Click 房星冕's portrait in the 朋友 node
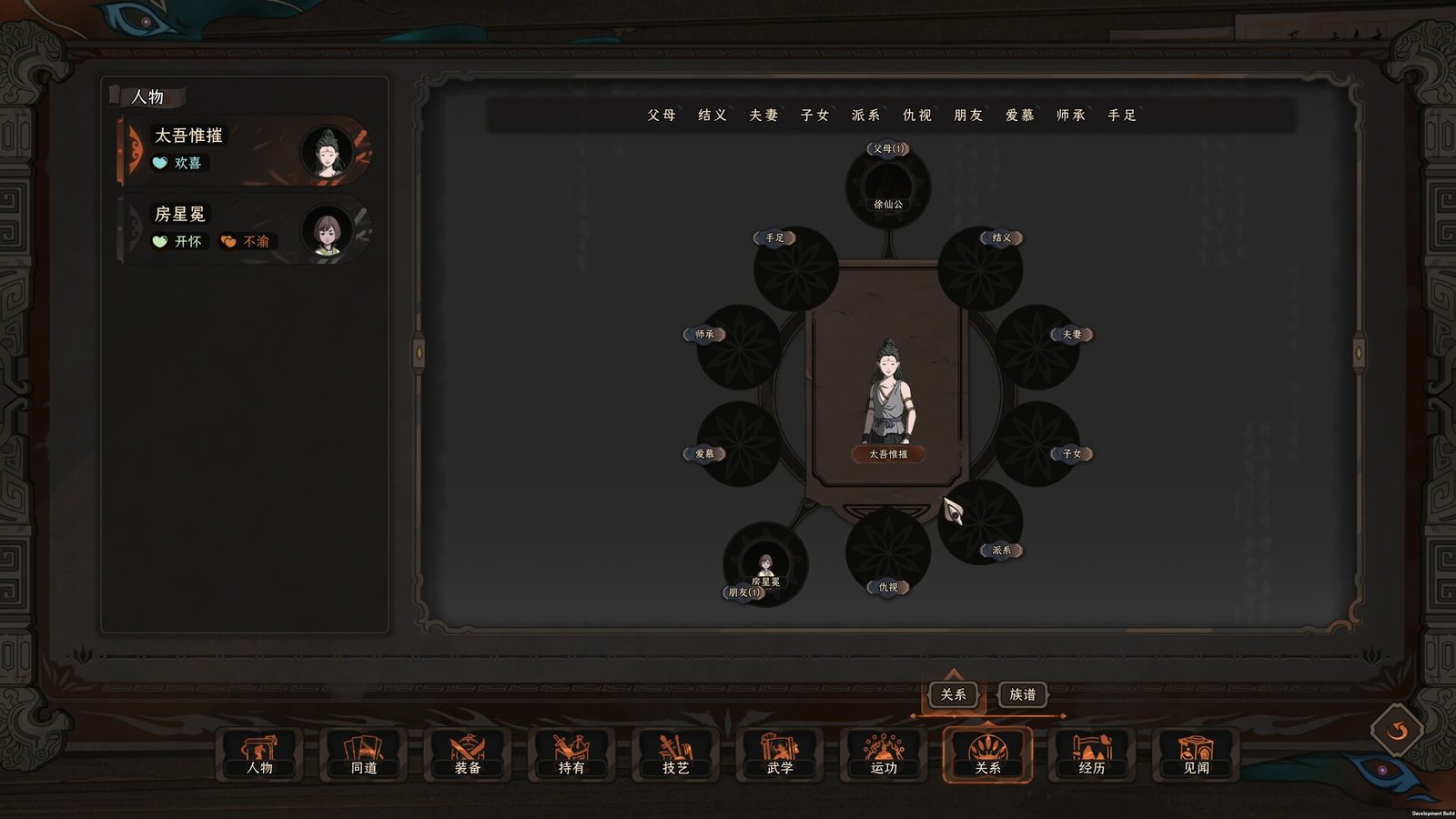The image size is (1456, 819). tap(766, 564)
